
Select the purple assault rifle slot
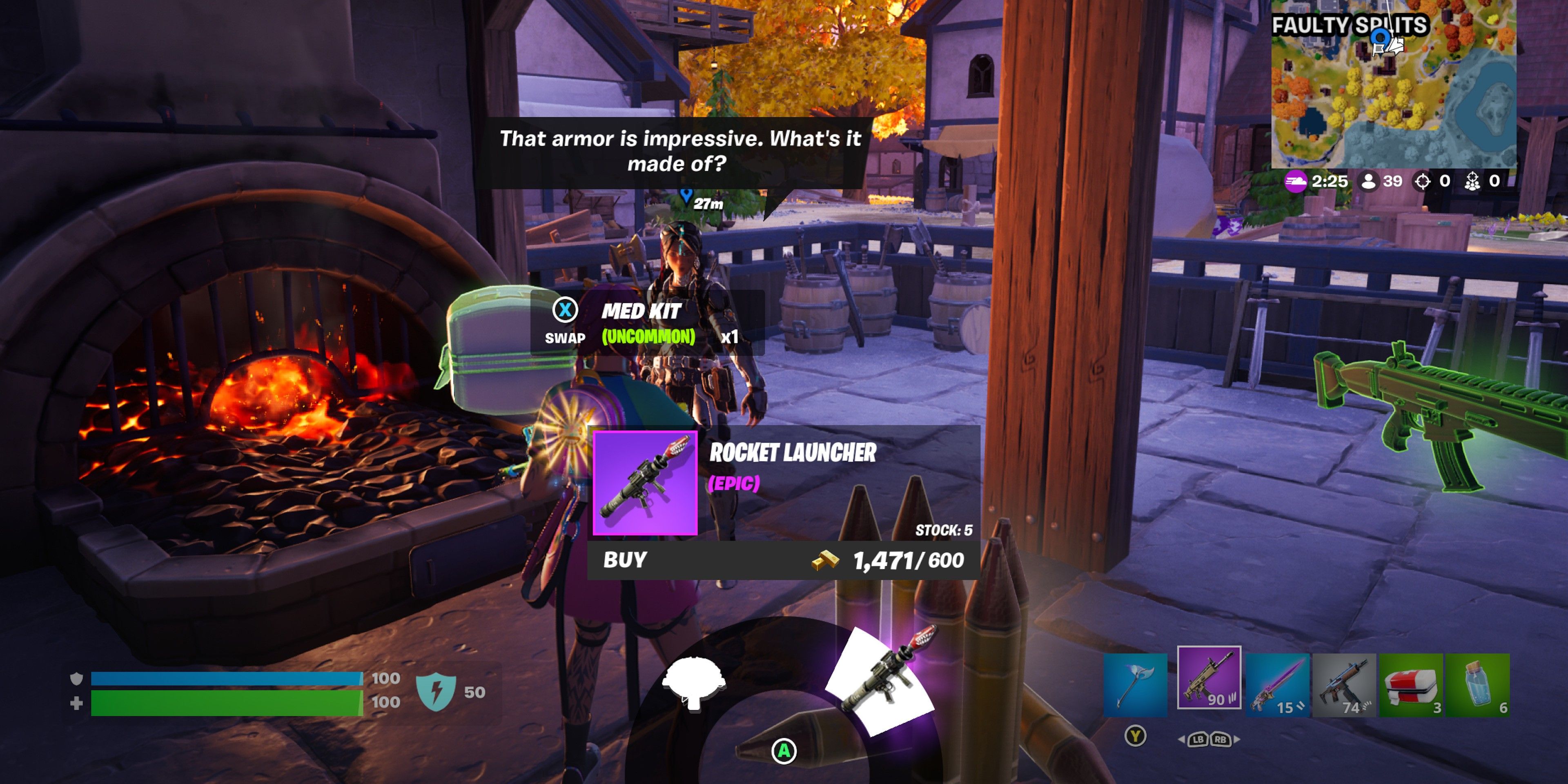pyautogui.click(x=1209, y=677)
